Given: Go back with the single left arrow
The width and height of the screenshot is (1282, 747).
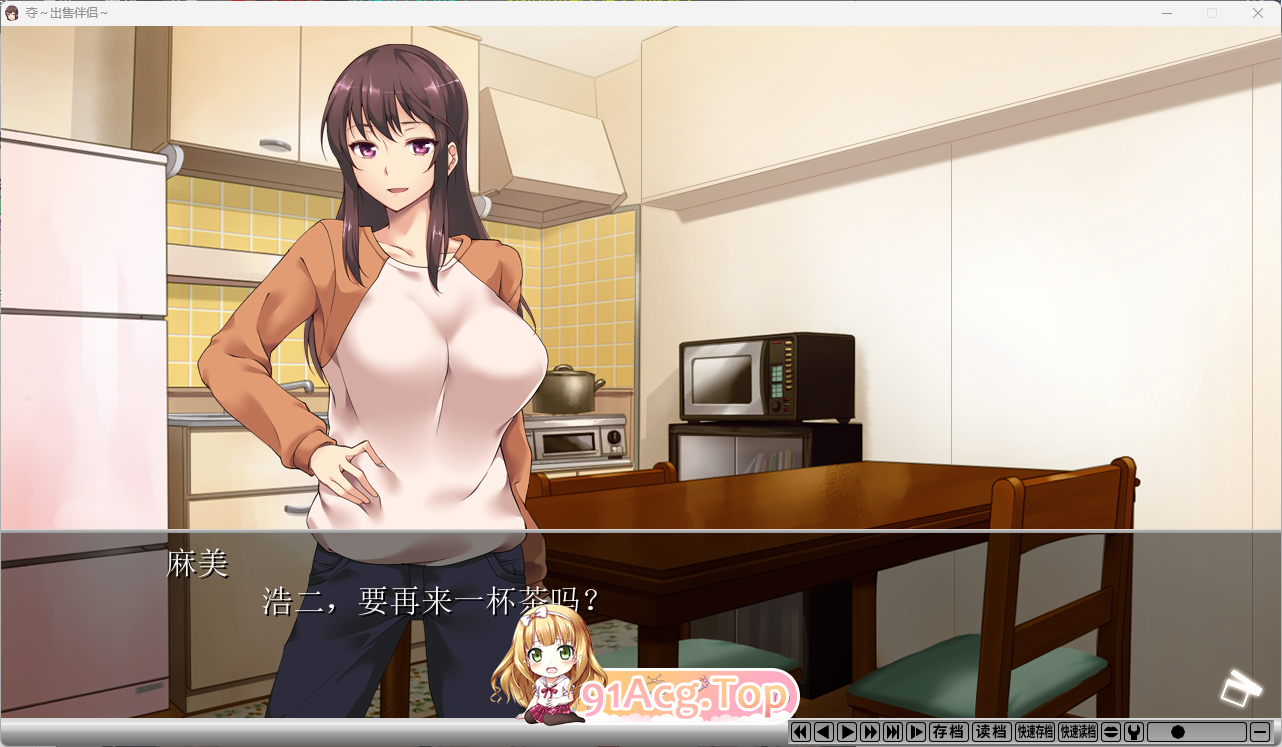Looking at the screenshot, I should pos(823,732).
